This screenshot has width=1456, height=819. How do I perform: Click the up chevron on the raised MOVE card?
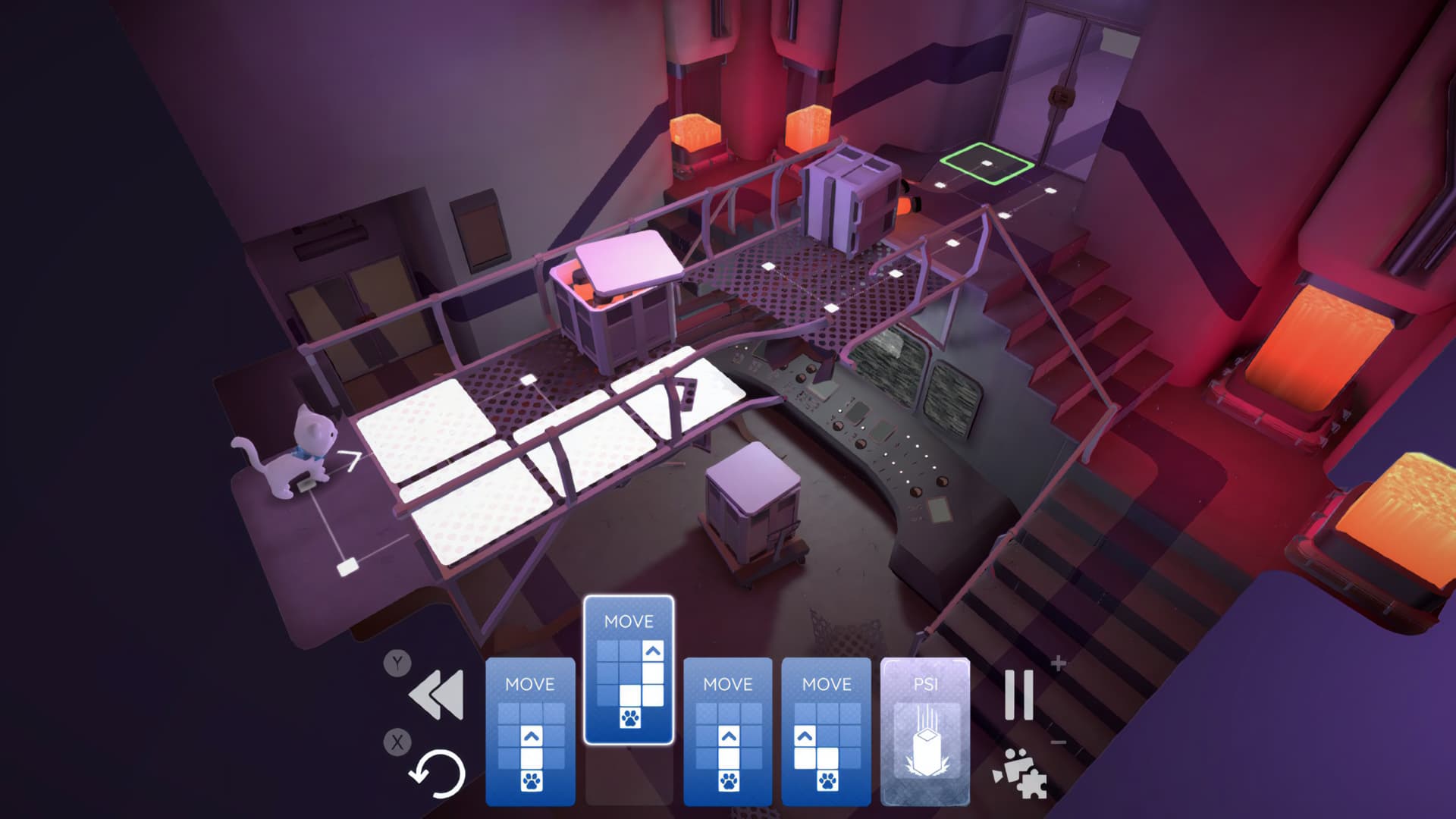click(x=652, y=651)
